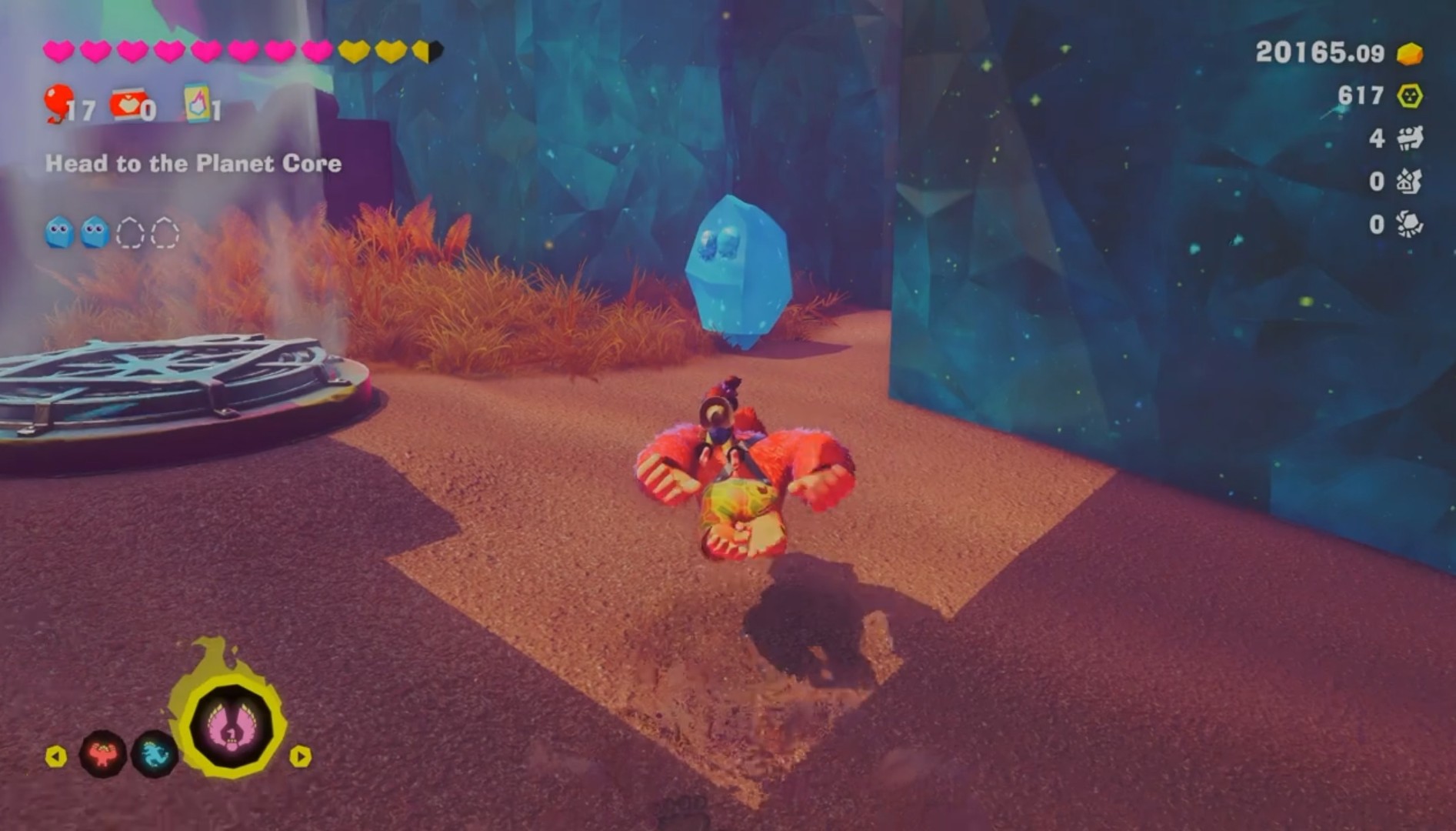
Task: Select the yellow melon juice can icon
Action: (x=197, y=104)
